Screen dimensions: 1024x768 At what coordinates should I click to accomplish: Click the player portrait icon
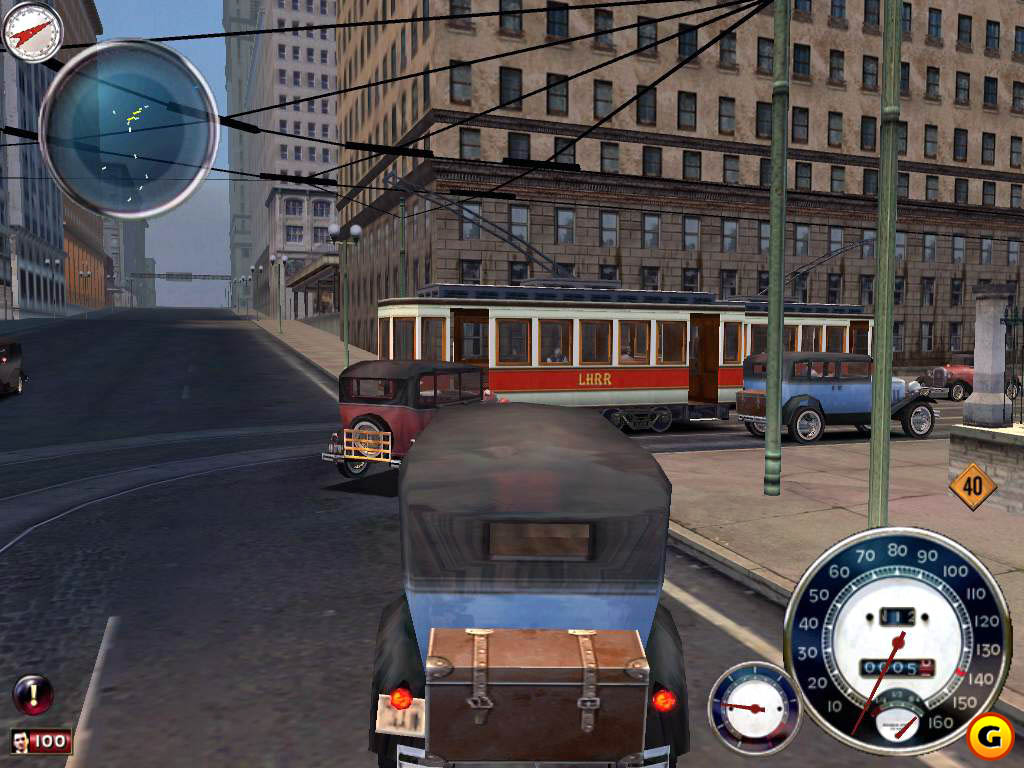click(22, 742)
